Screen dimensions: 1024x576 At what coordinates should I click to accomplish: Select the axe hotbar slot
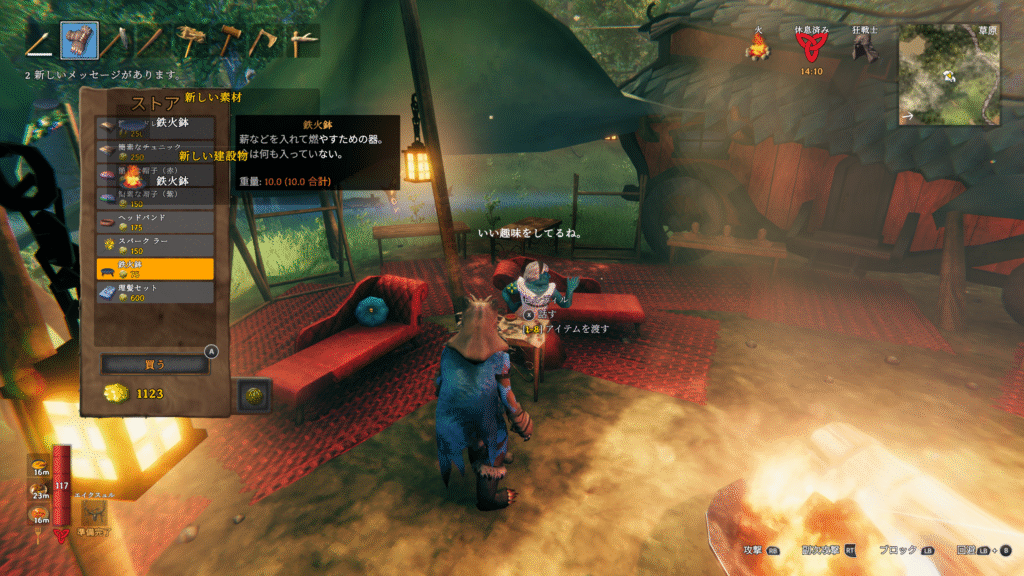[265, 40]
